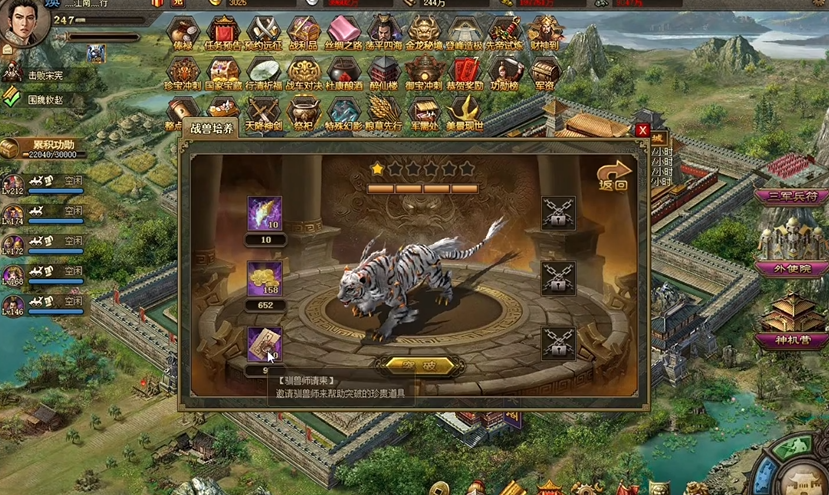Open the 俸禄 salary icon

182,30
